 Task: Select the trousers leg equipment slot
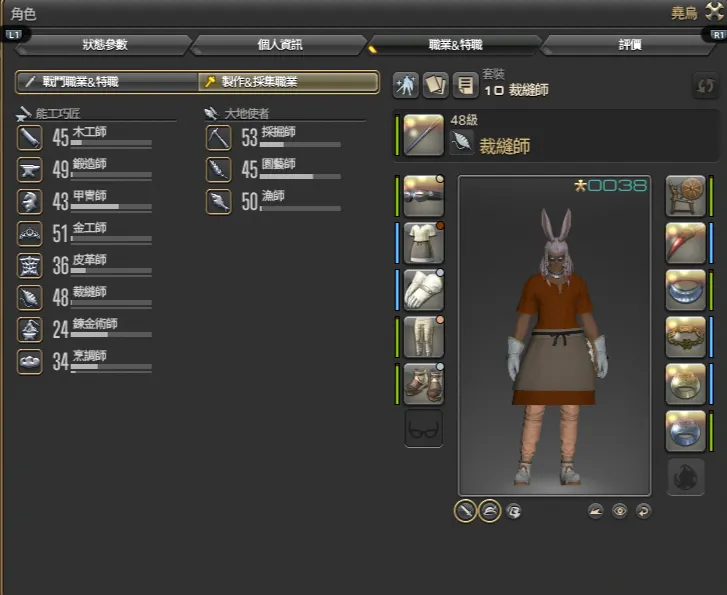(423, 336)
